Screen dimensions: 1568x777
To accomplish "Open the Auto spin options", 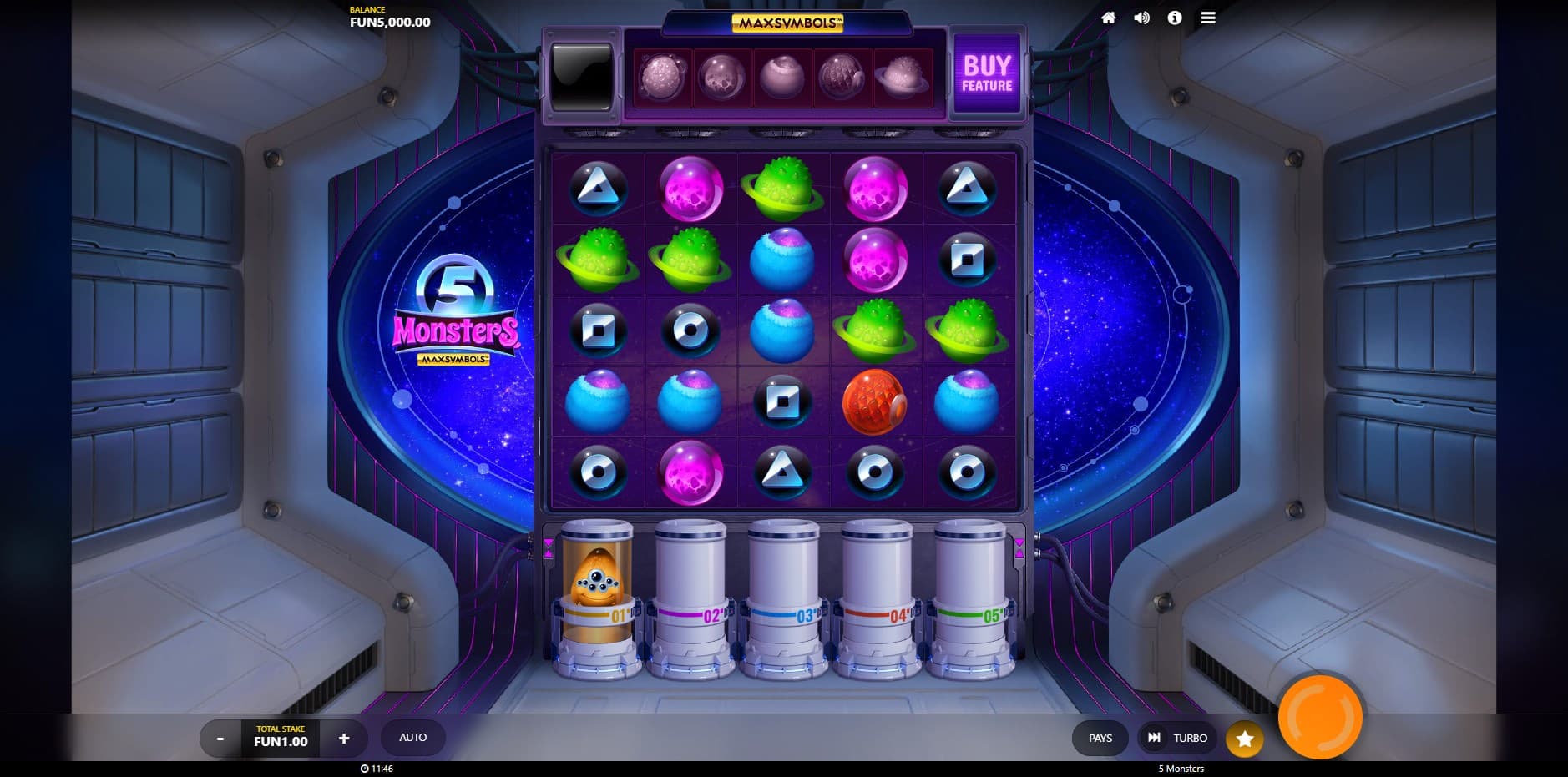I will [412, 738].
